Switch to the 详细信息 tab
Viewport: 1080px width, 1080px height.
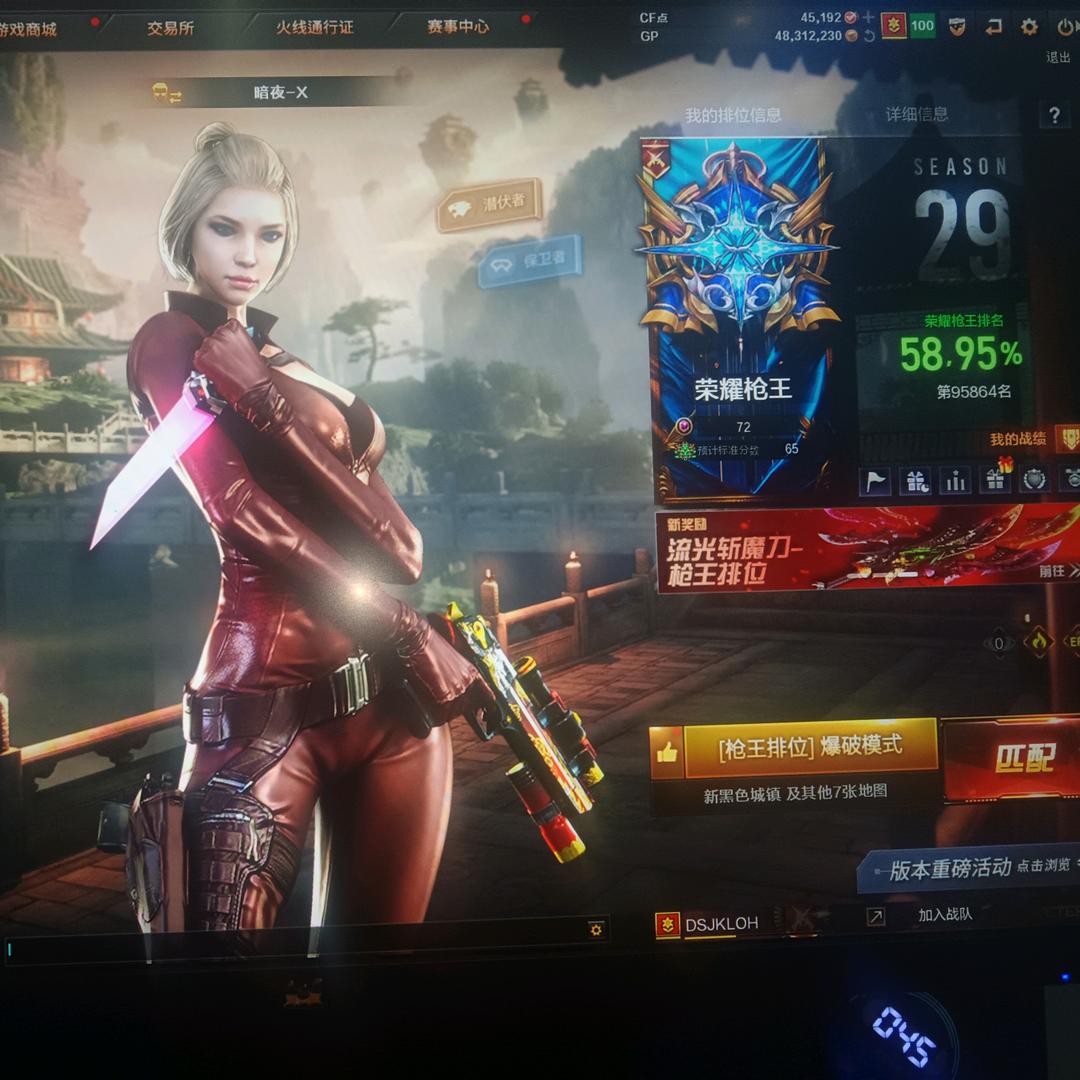[x=917, y=115]
